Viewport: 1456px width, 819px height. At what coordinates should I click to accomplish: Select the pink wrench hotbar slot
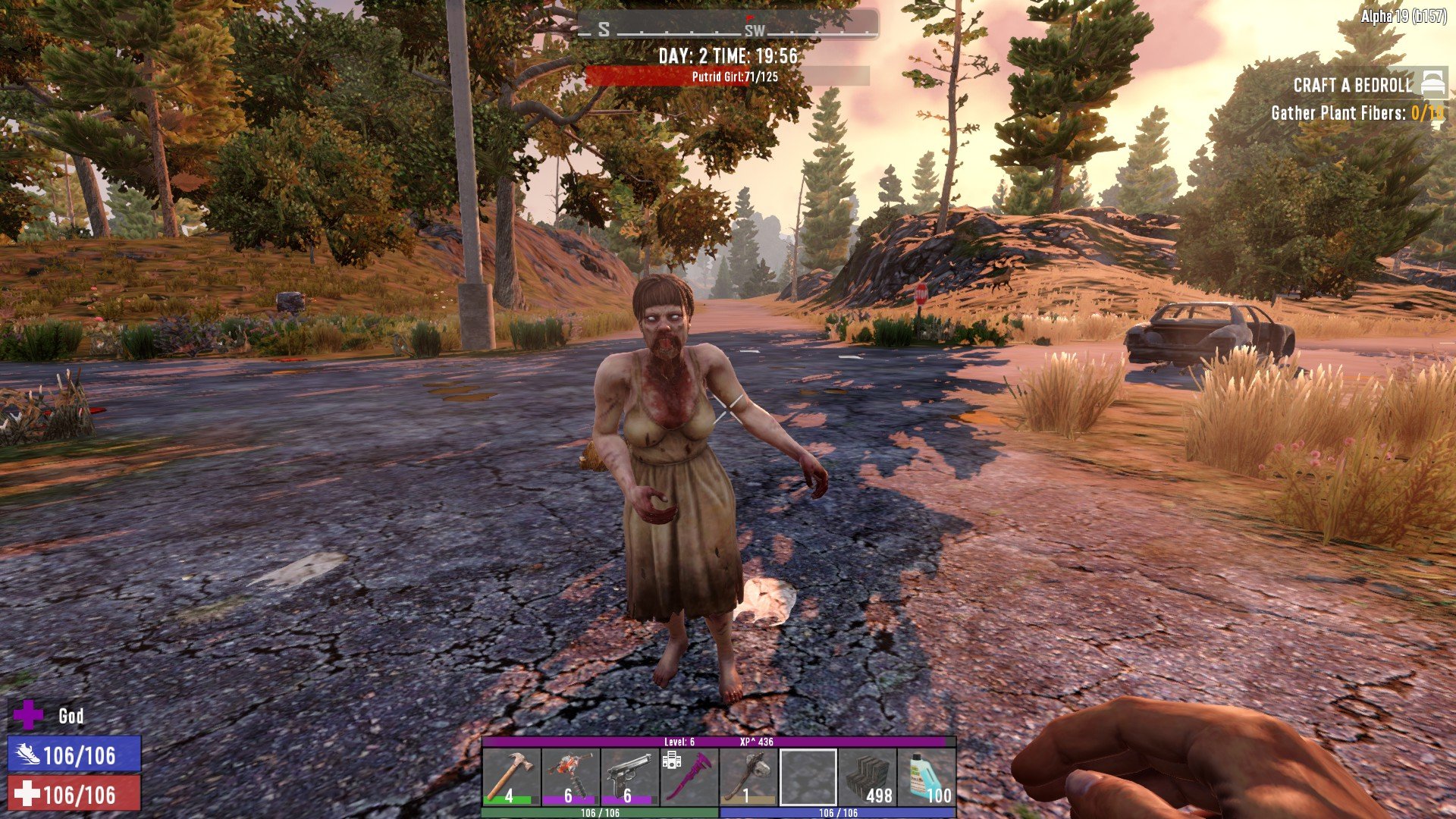689,777
